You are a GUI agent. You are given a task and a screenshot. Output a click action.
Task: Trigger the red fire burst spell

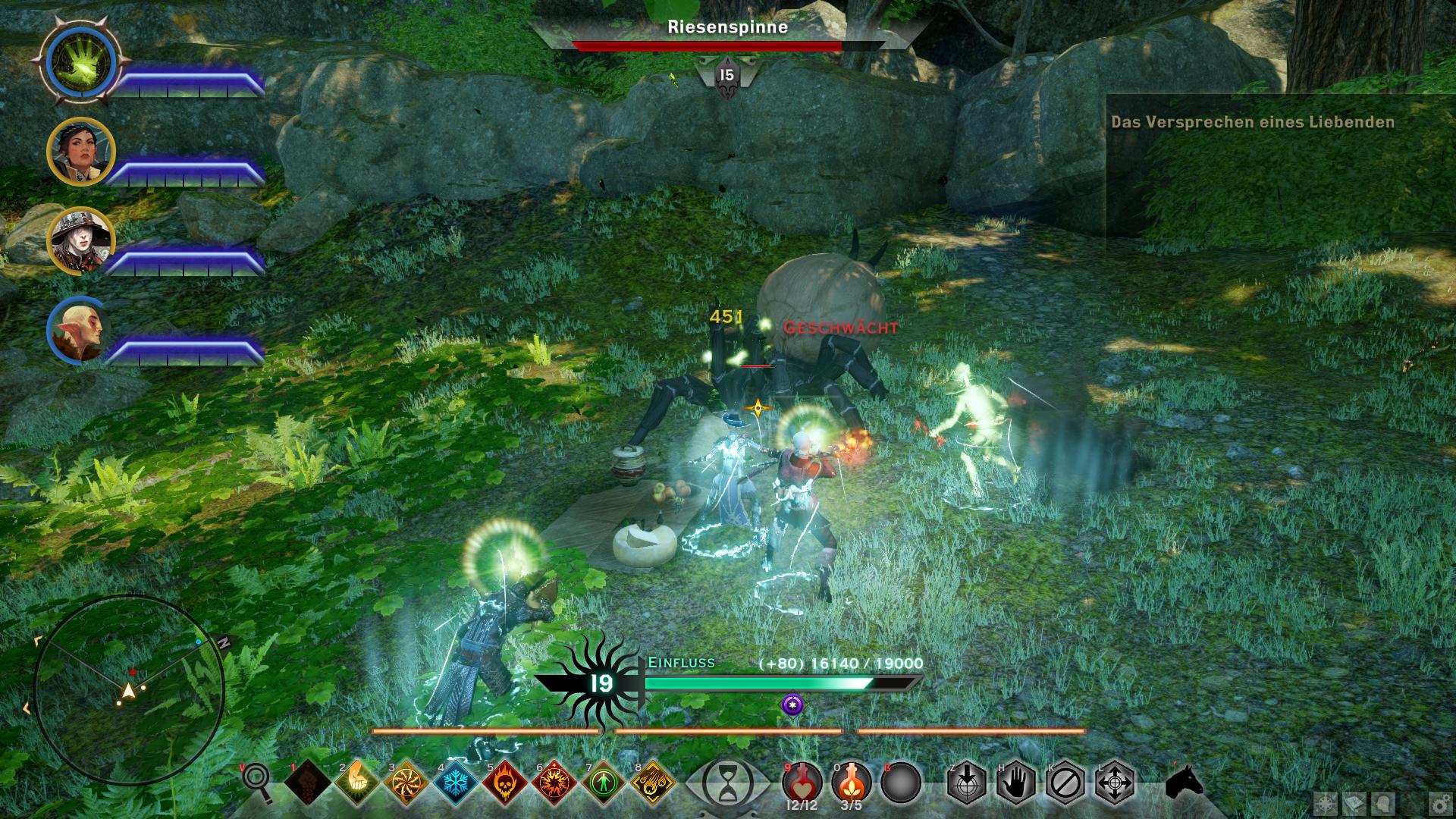[554, 782]
